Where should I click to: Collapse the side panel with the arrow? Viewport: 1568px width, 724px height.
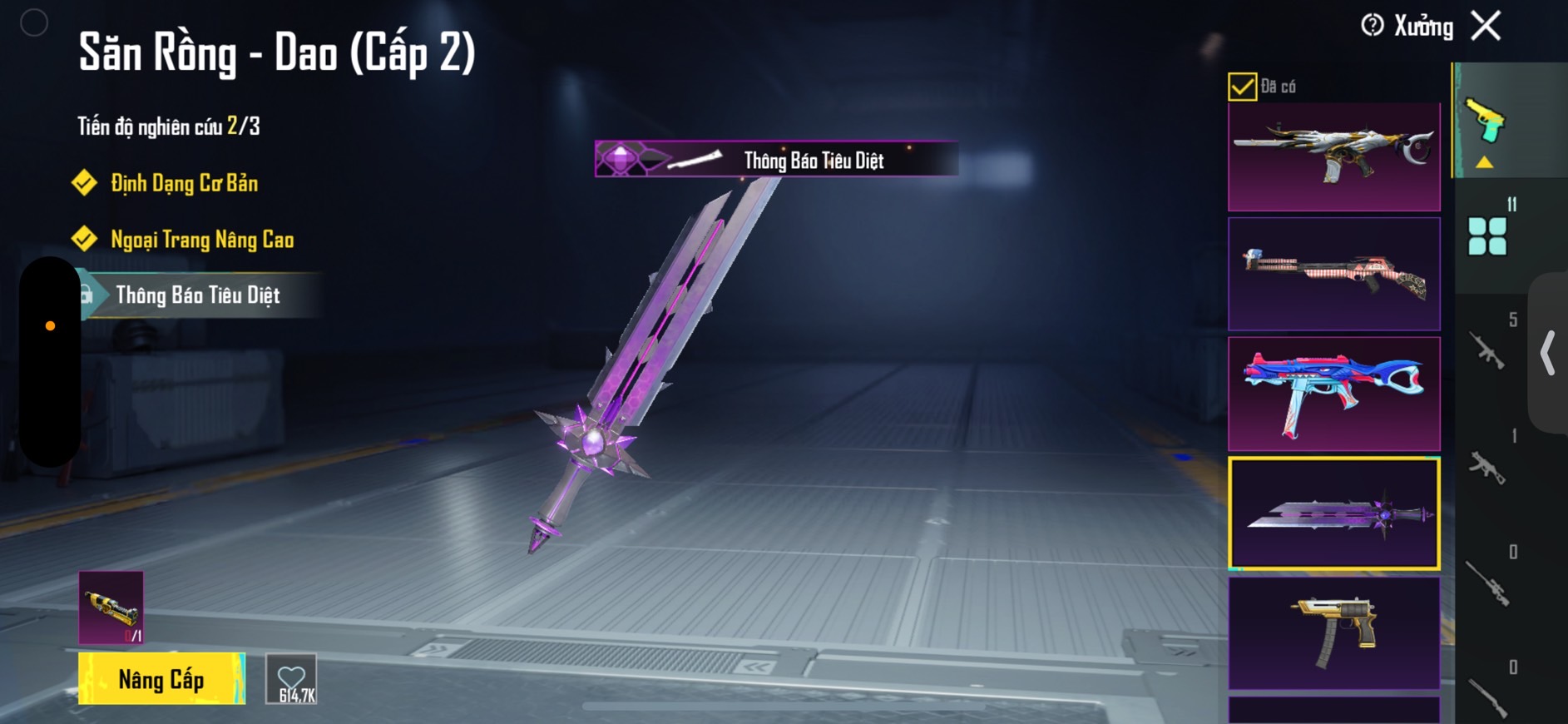coord(1548,353)
